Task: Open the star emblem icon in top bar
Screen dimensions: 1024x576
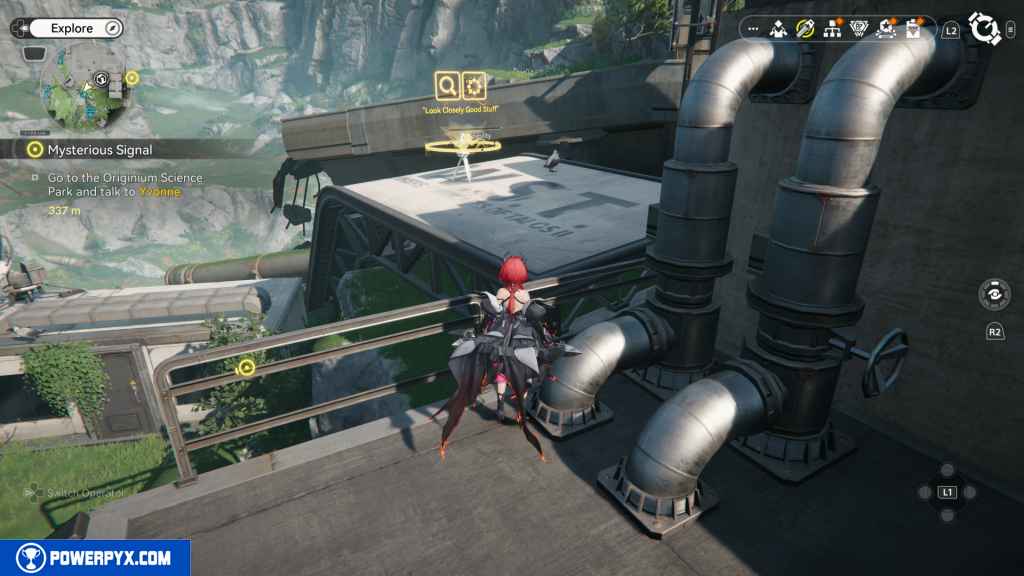Action: [885, 29]
